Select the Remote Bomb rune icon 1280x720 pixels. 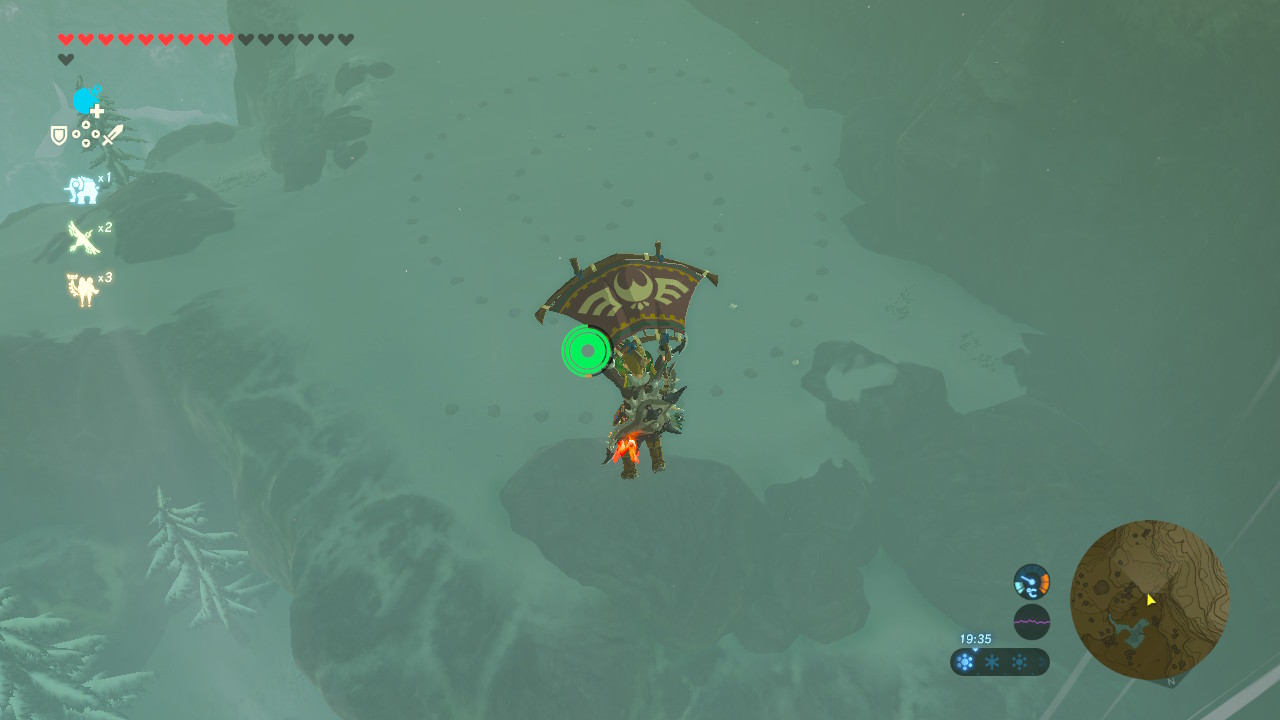pyautogui.click(x=87, y=100)
